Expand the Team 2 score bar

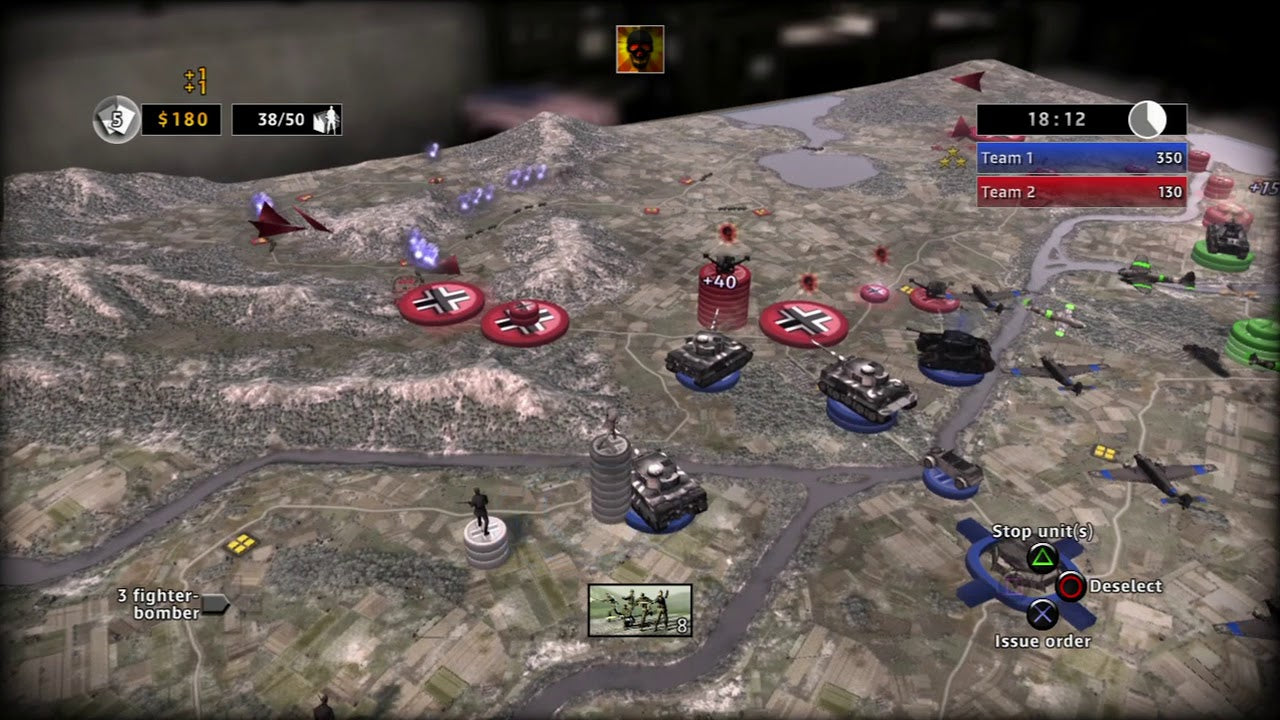[x=1083, y=191]
